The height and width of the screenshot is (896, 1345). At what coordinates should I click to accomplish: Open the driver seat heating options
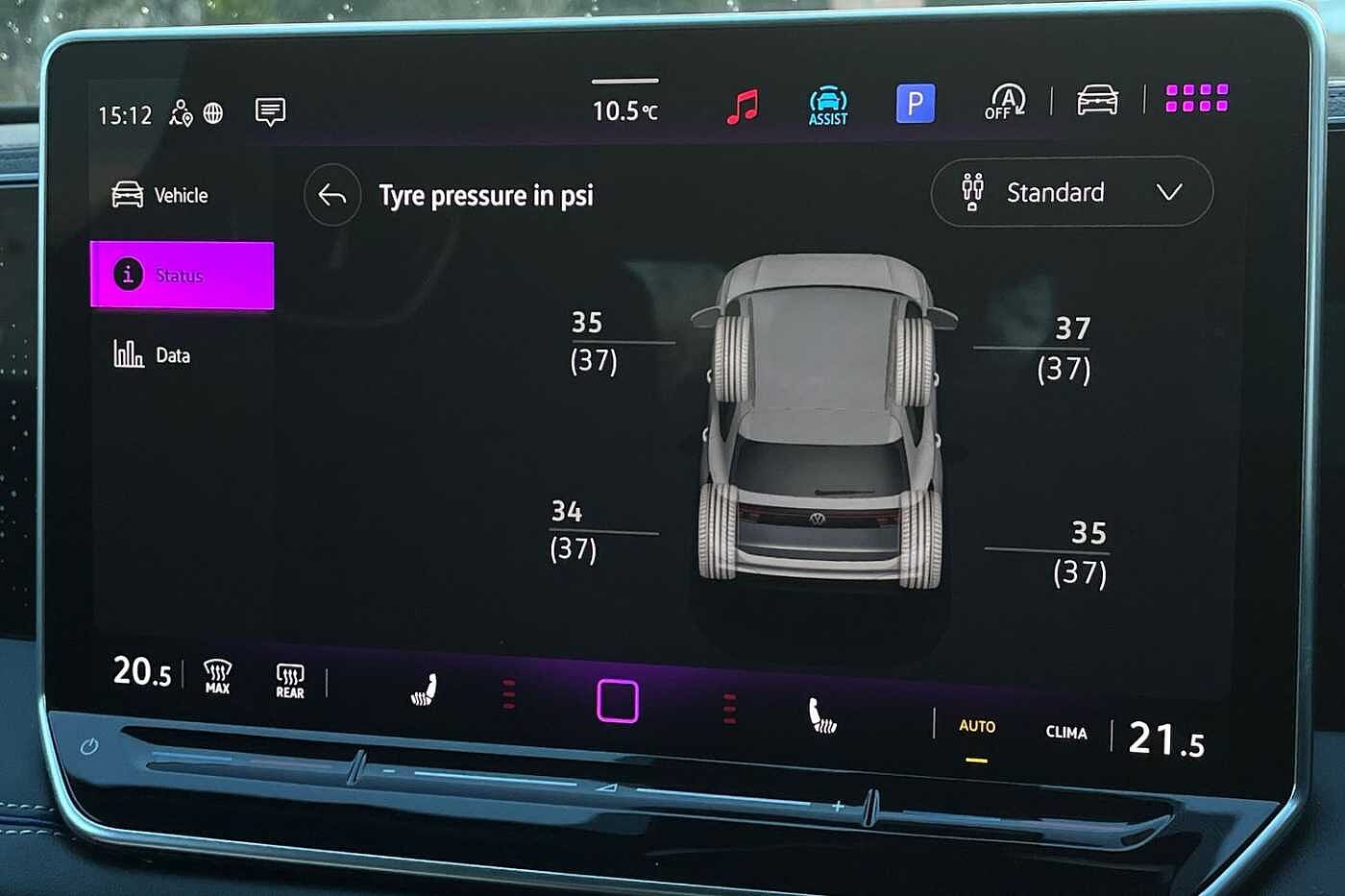426,687
